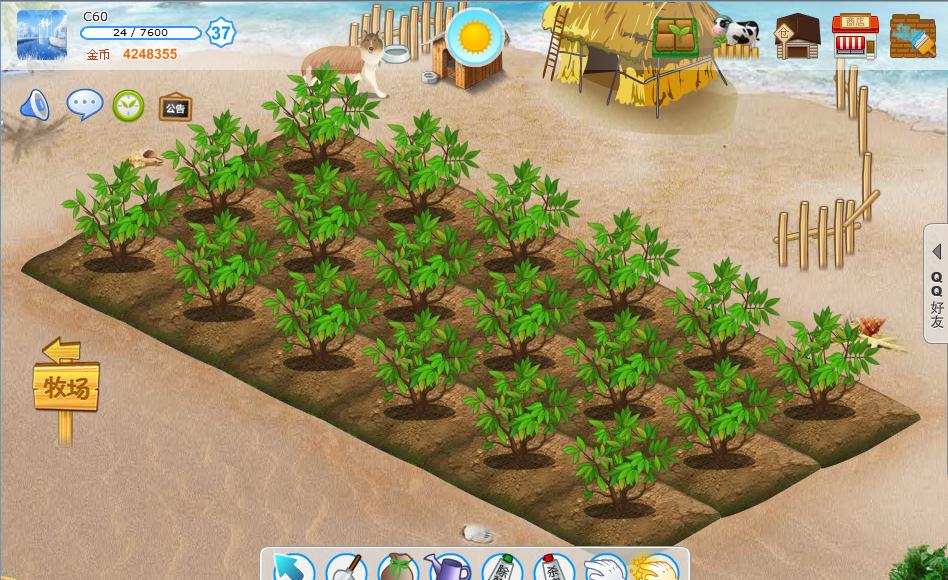The width and height of the screenshot is (948, 580).
Task: Go to the 牧场 ranch signpost
Action: click(x=67, y=386)
